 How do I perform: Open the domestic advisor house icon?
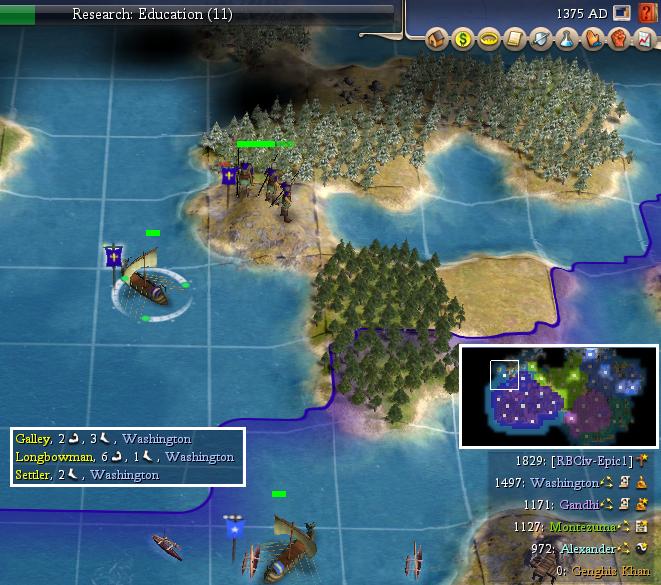click(436, 40)
